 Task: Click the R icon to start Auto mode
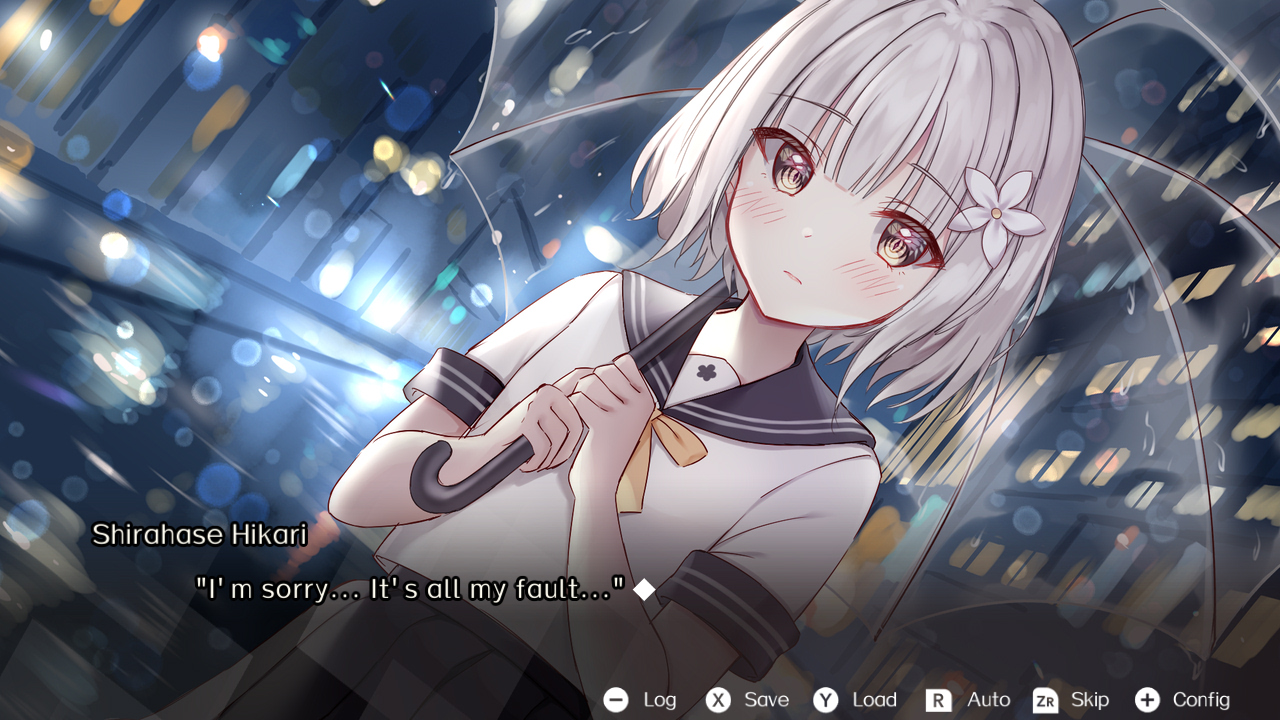[941, 700]
